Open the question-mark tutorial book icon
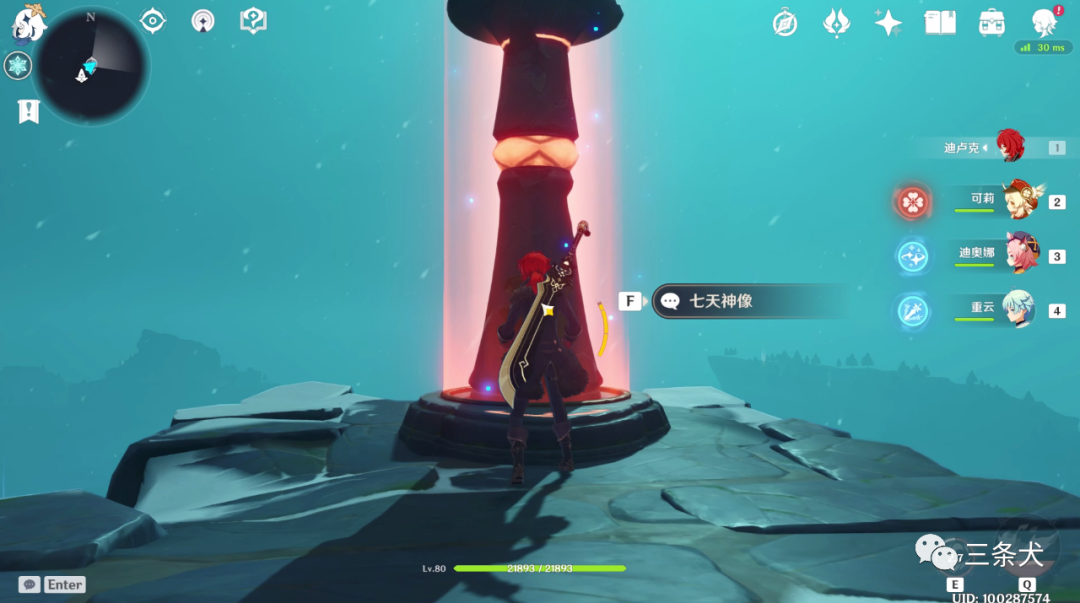1080x603 pixels. tap(253, 20)
